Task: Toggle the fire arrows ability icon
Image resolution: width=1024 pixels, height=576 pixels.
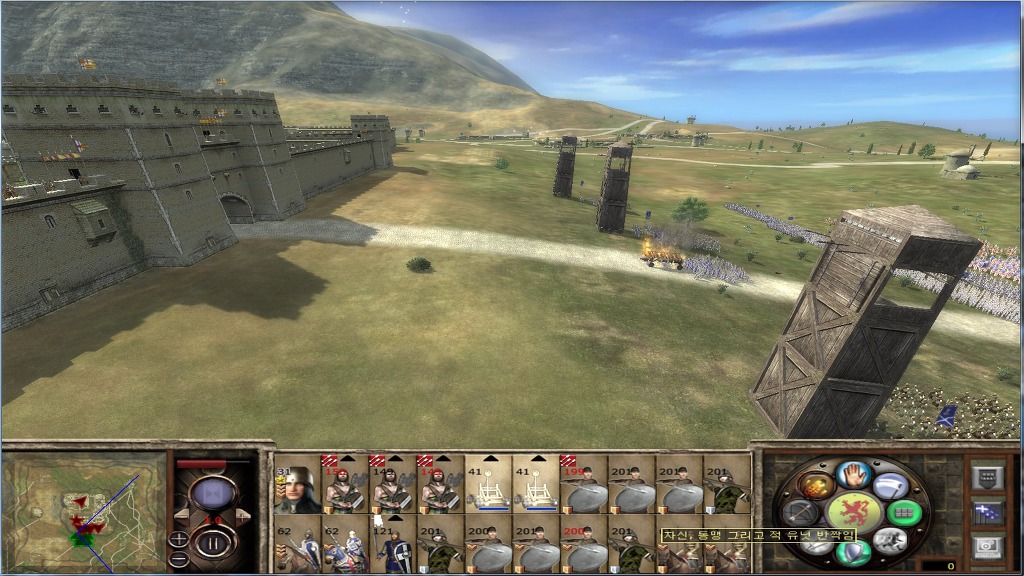Action: point(816,486)
